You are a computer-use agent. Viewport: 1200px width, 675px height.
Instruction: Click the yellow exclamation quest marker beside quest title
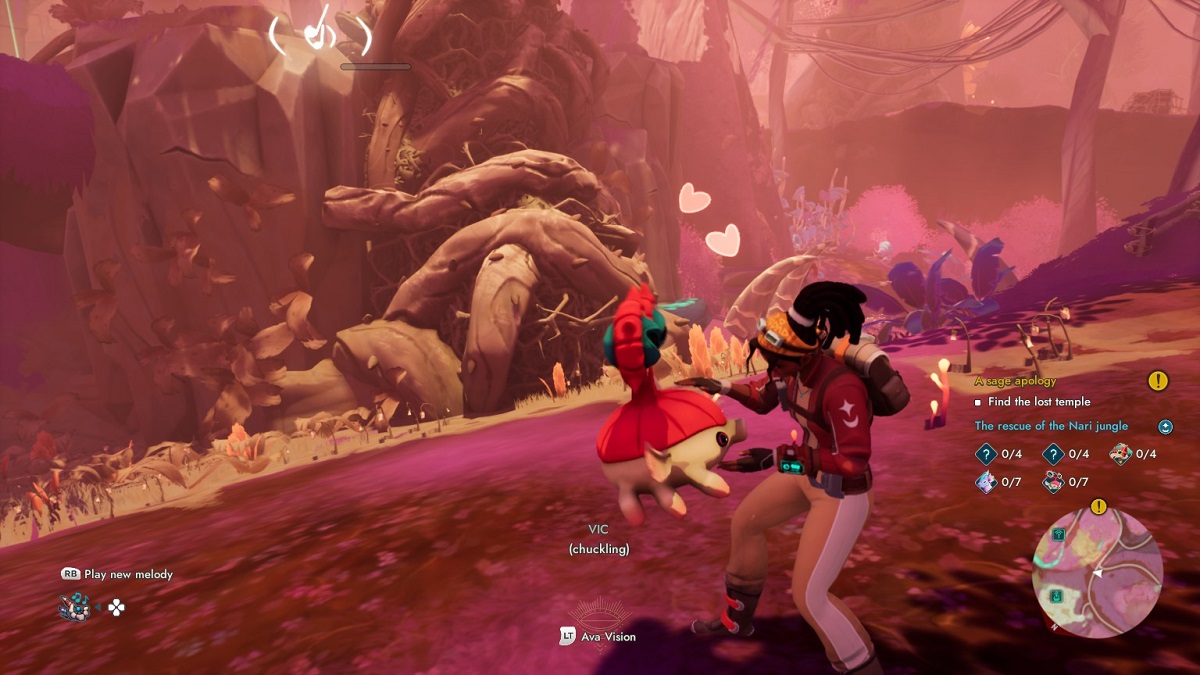click(1157, 381)
